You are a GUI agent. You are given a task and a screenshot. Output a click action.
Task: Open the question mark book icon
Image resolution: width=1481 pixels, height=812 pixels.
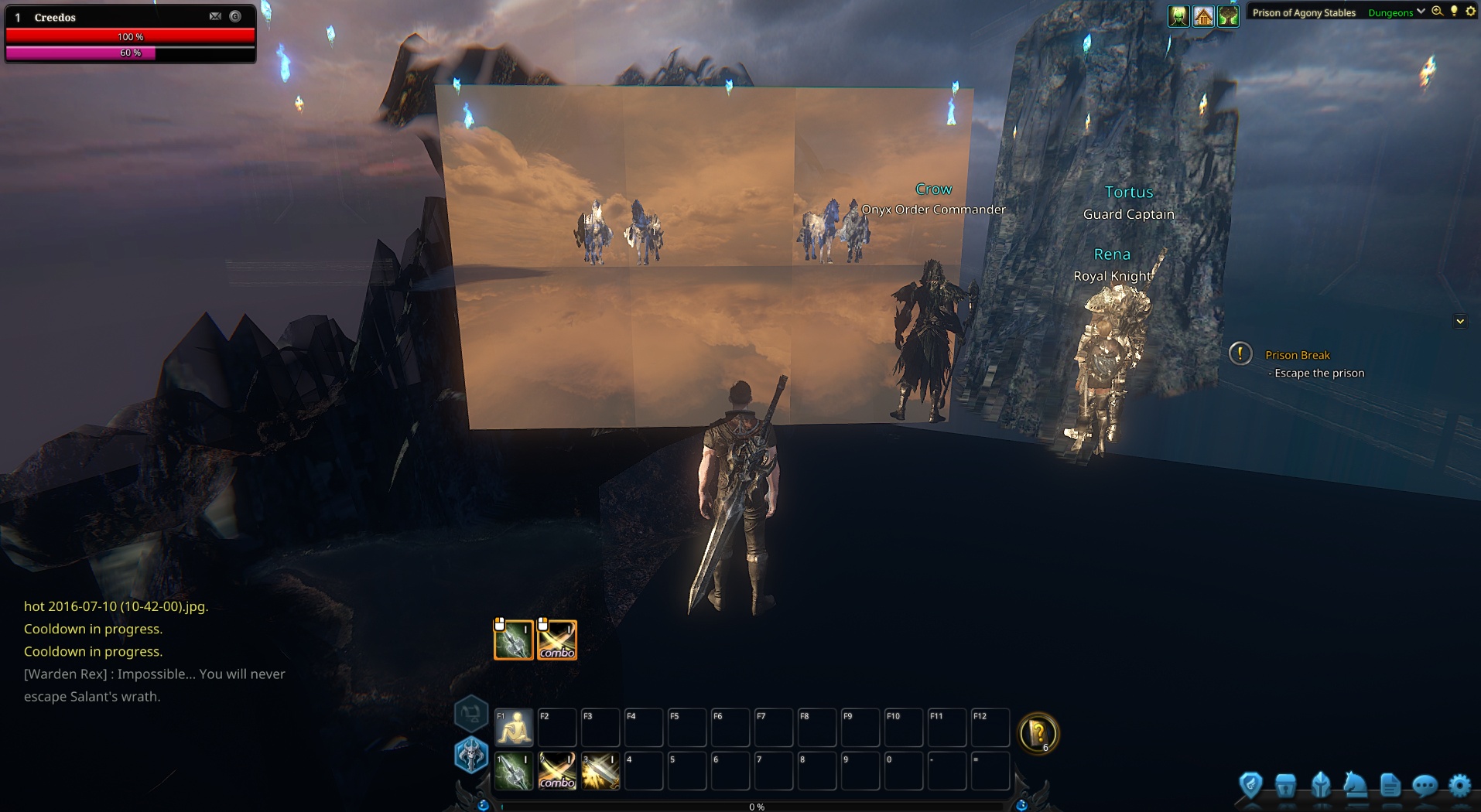point(1038,732)
